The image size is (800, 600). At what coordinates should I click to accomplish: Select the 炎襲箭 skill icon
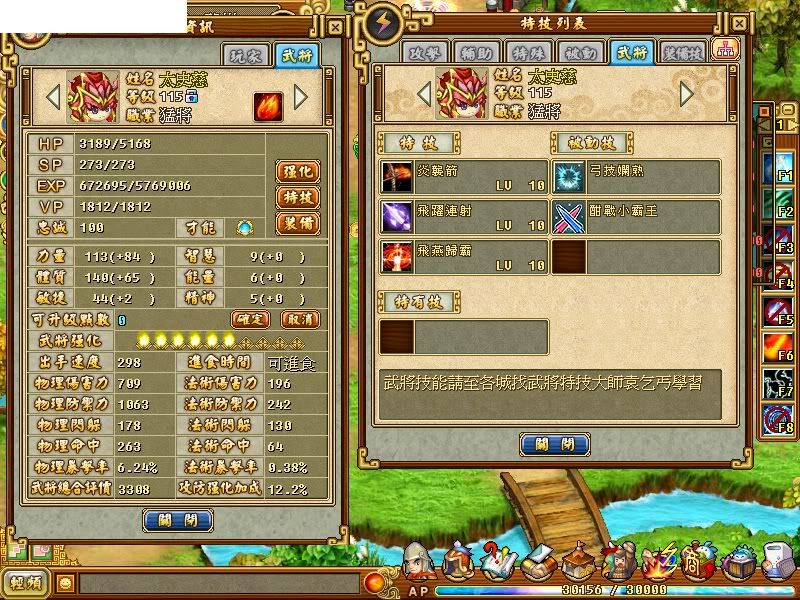396,177
